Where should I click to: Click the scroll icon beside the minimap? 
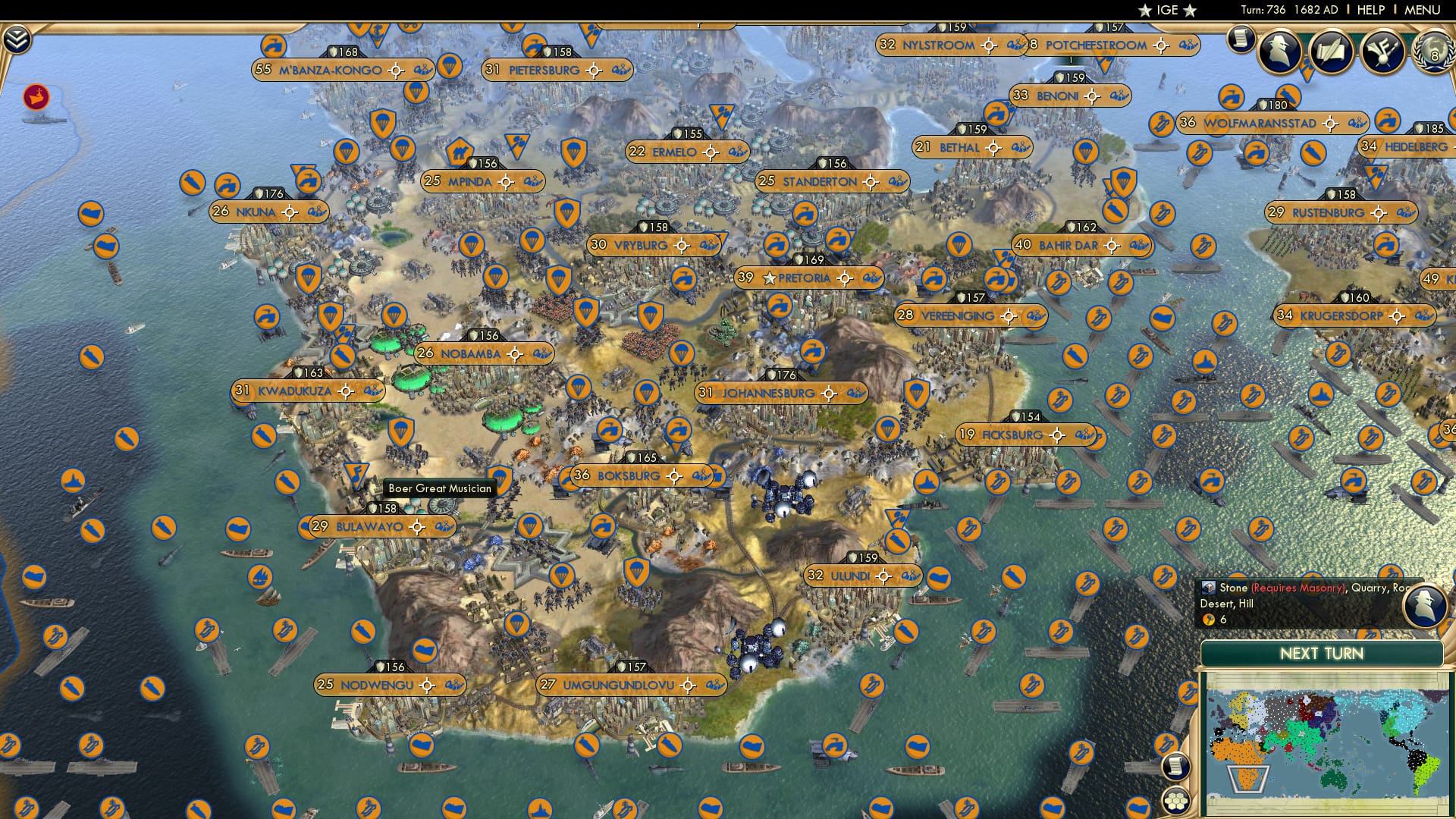click(x=1175, y=767)
